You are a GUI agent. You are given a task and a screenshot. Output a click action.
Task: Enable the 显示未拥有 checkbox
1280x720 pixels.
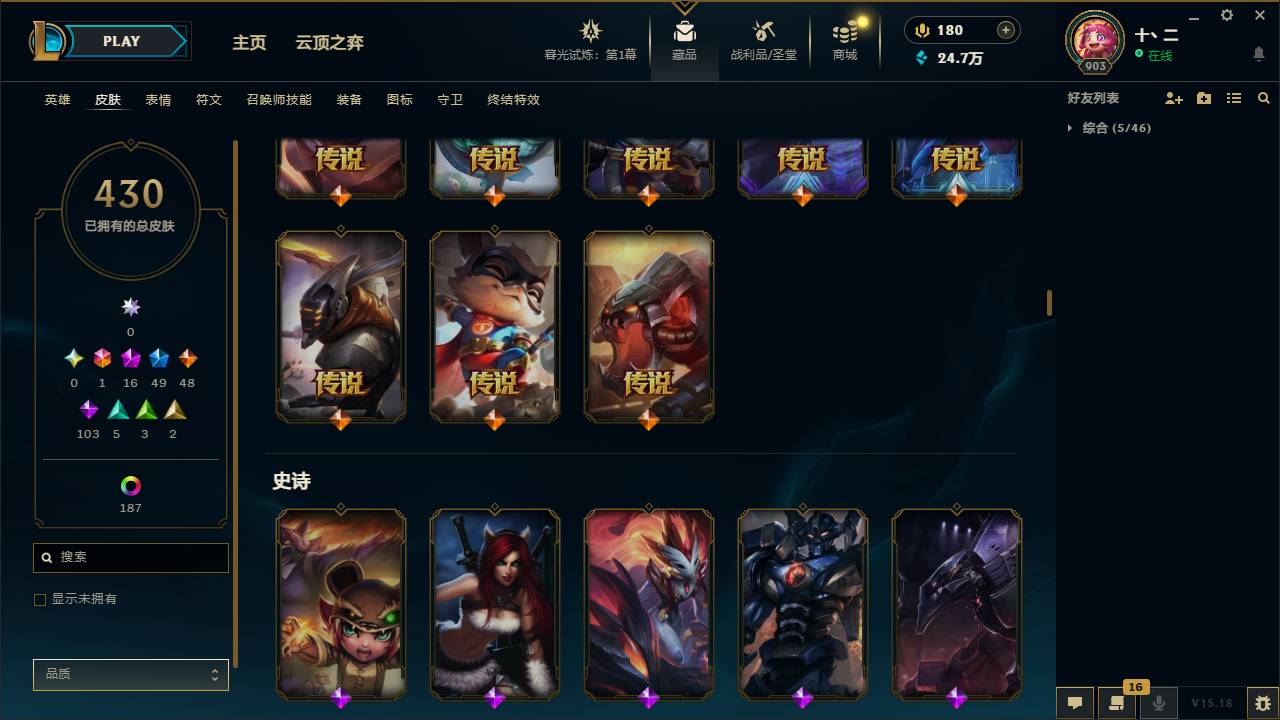click(x=39, y=599)
